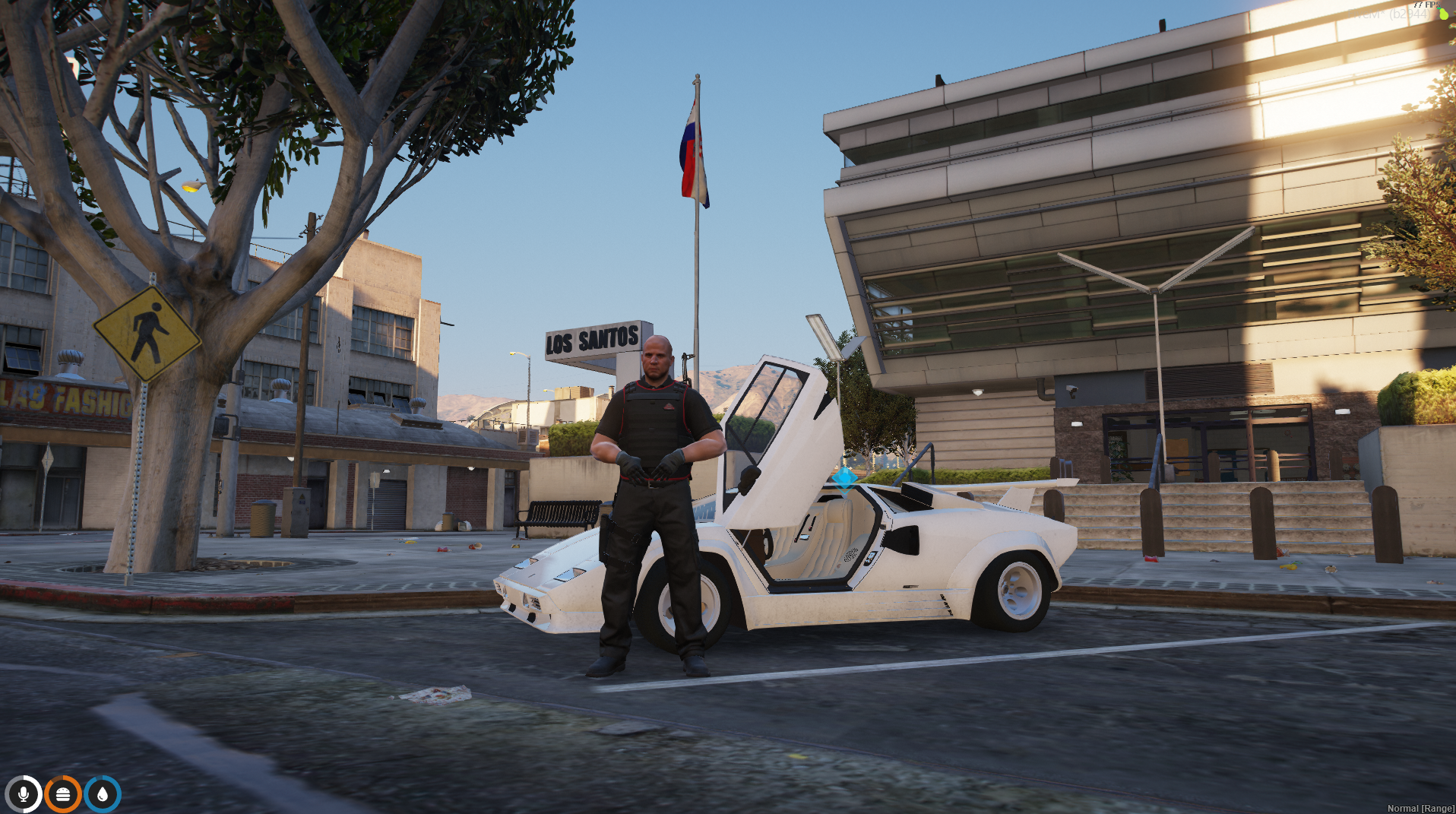The height and width of the screenshot is (814, 1456).
Task: Click the water drop thirst icon
Action: 103,794
